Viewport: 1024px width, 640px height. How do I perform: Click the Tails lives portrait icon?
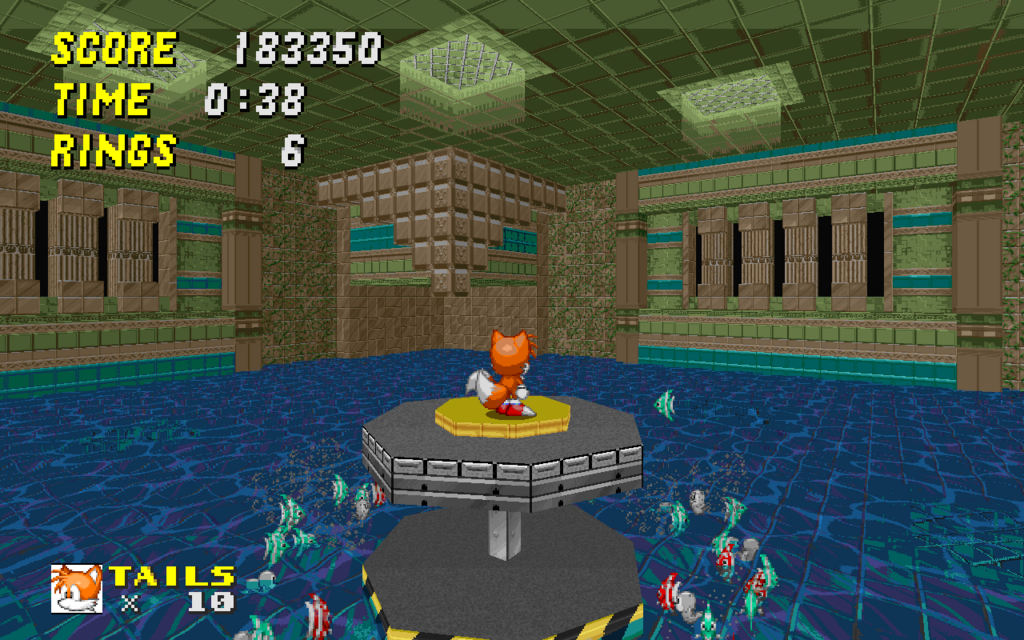[77, 588]
